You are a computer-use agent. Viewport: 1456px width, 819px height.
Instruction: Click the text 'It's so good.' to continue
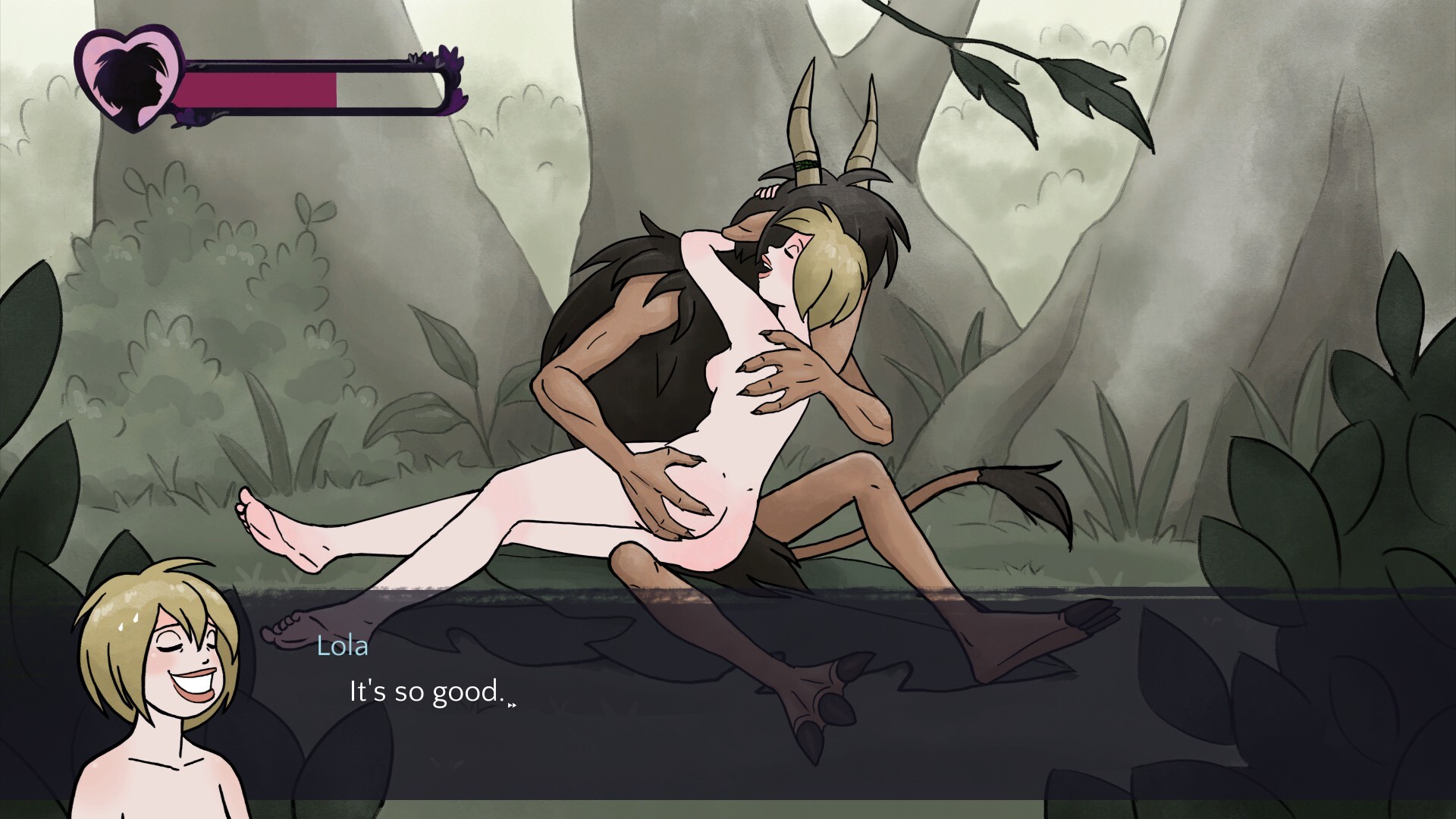click(425, 691)
